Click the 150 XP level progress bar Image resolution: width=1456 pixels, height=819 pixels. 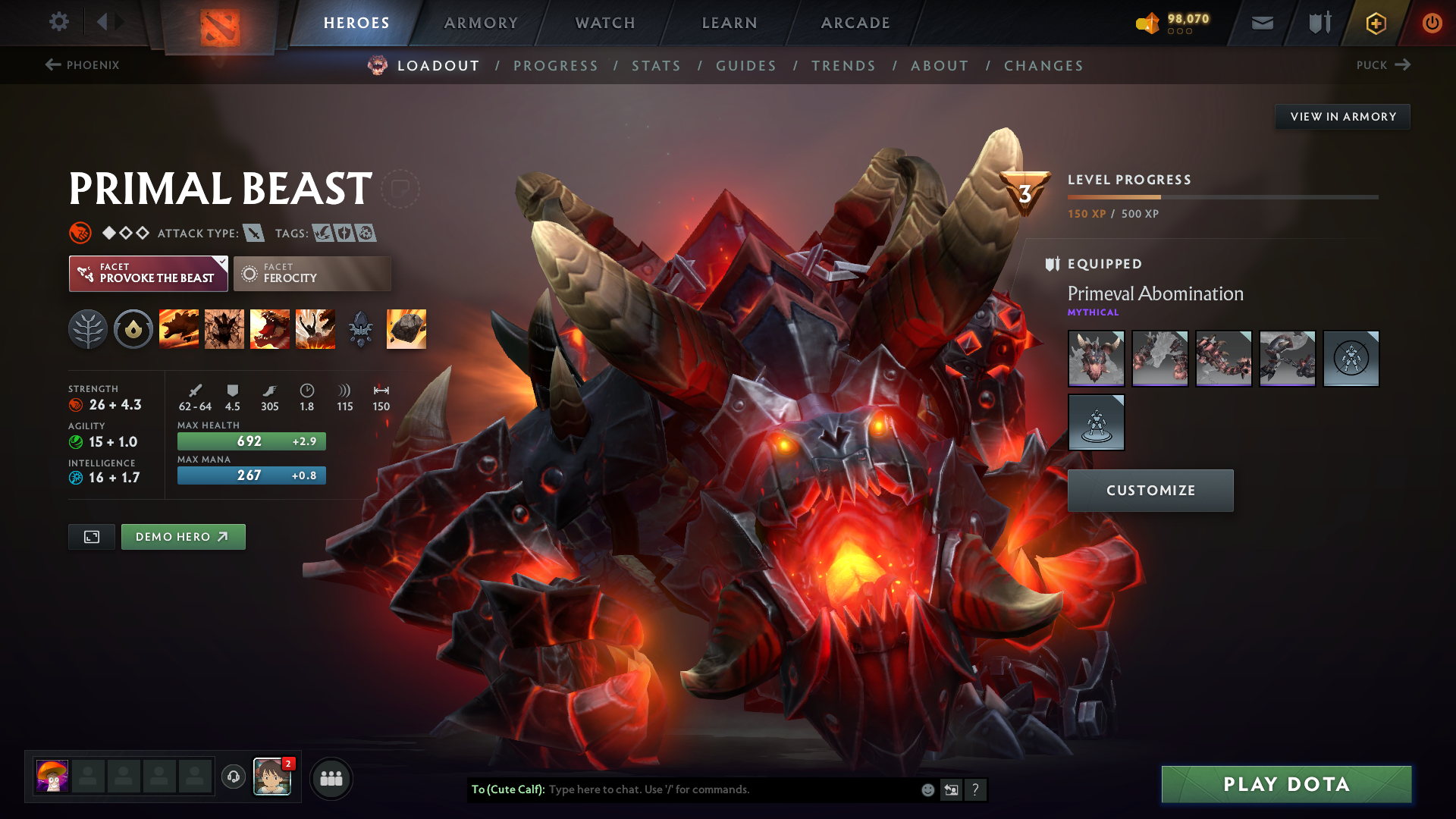[1221, 196]
